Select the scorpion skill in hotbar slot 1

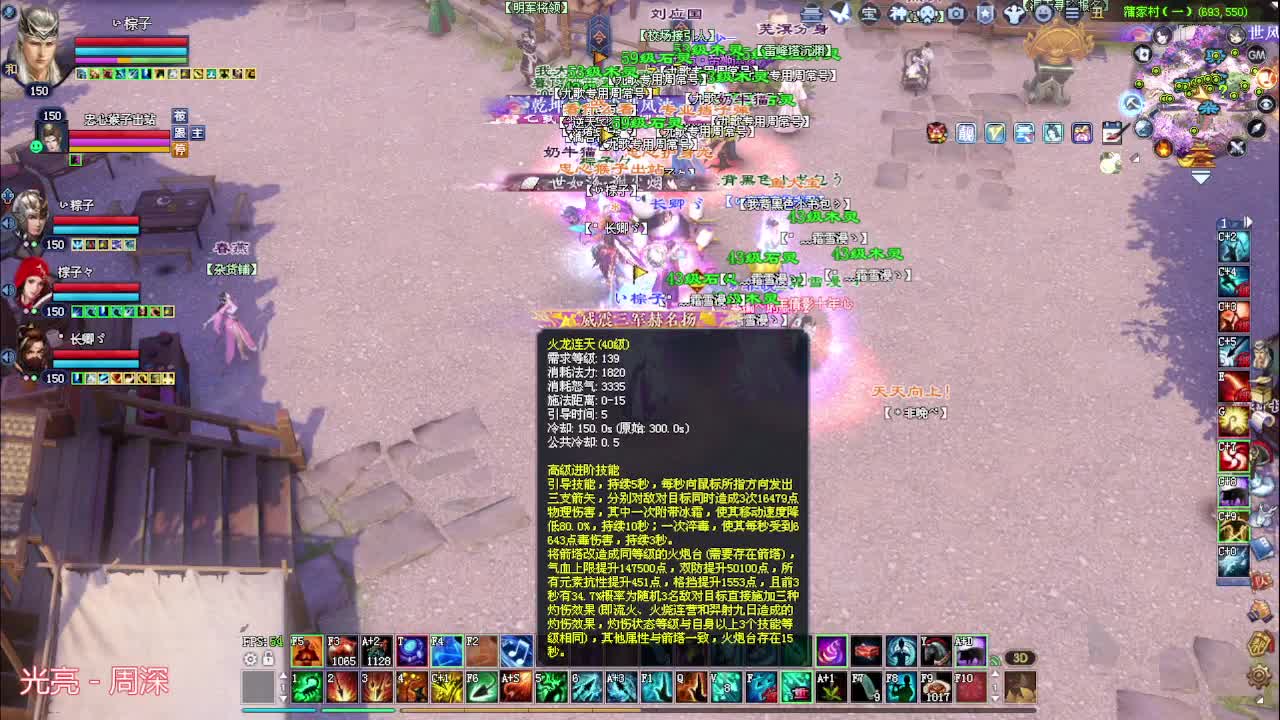[307, 687]
